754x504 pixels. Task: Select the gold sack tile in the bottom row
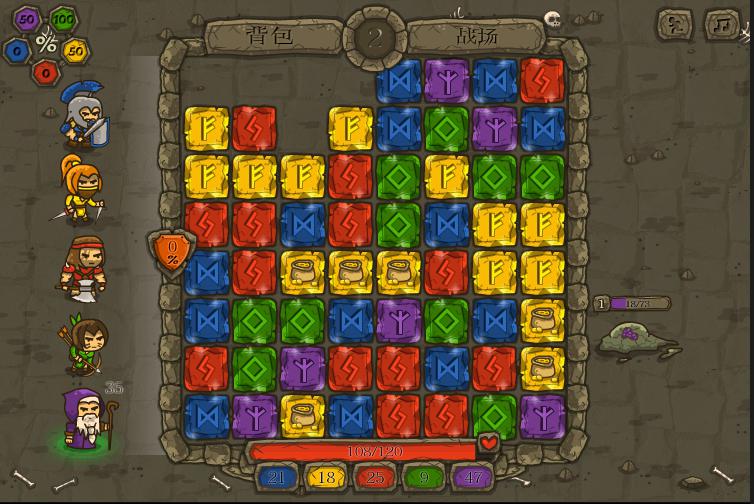pos(302,416)
